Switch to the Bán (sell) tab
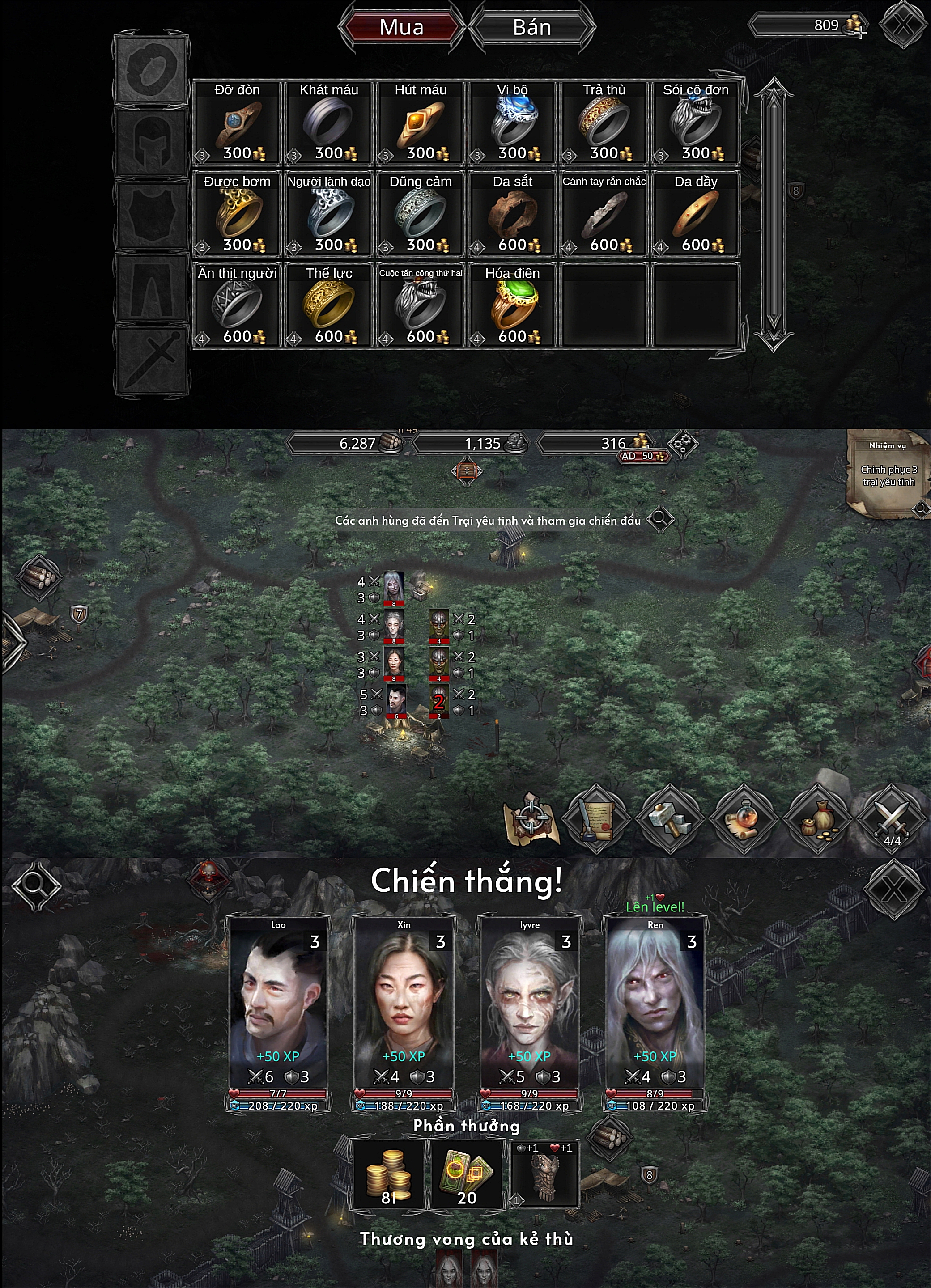Viewport: 931px width, 1288px height. click(x=531, y=27)
